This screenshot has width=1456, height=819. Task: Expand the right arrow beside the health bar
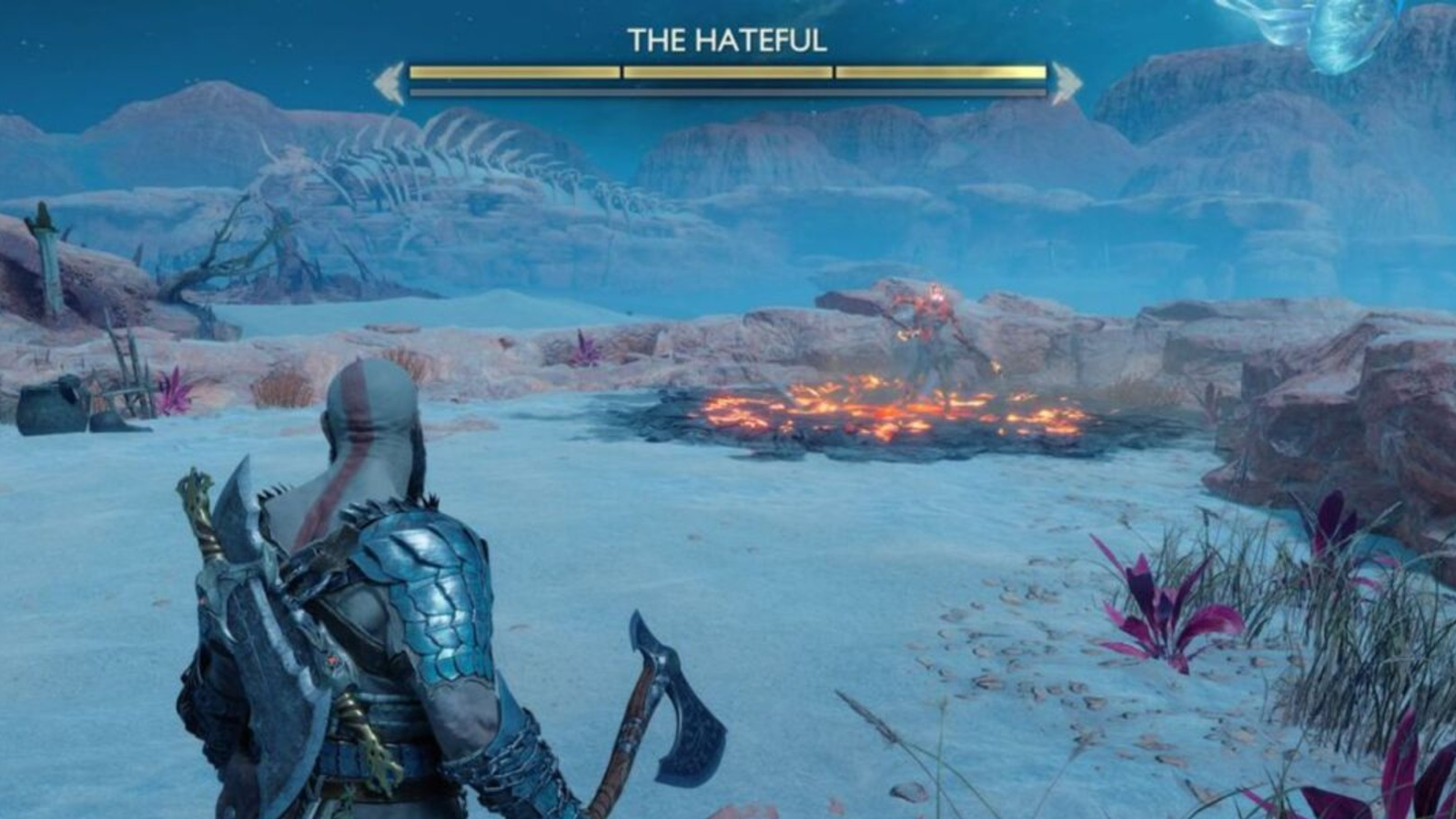[x=1063, y=77]
